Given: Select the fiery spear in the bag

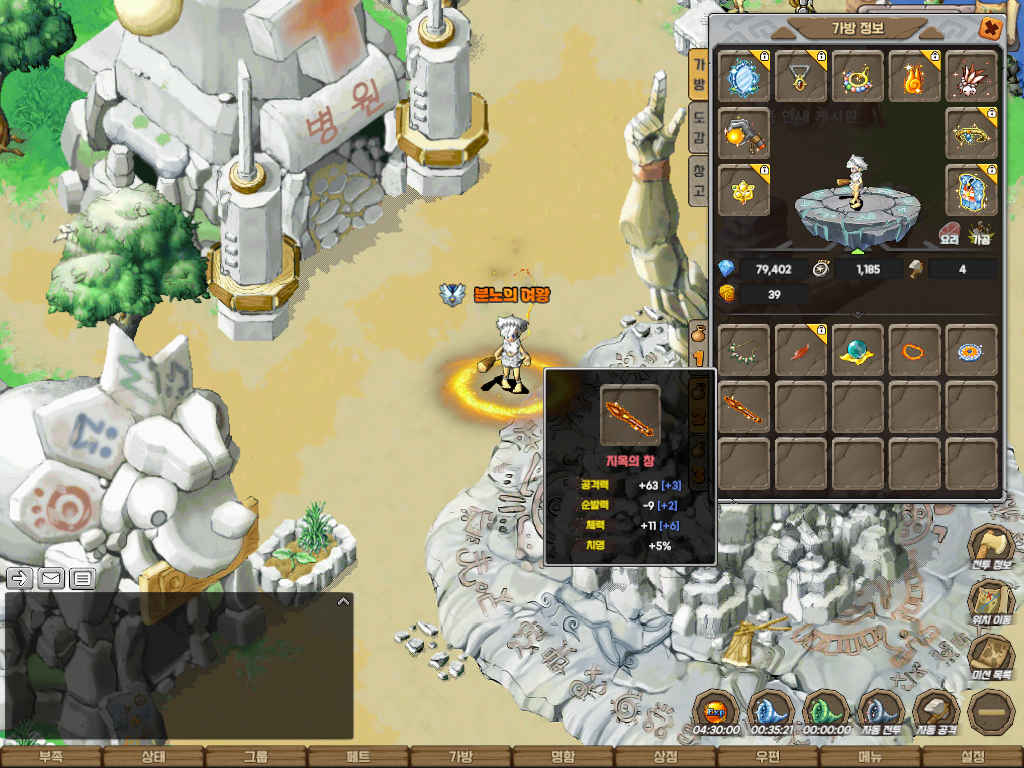Looking at the screenshot, I should (x=744, y=406).
